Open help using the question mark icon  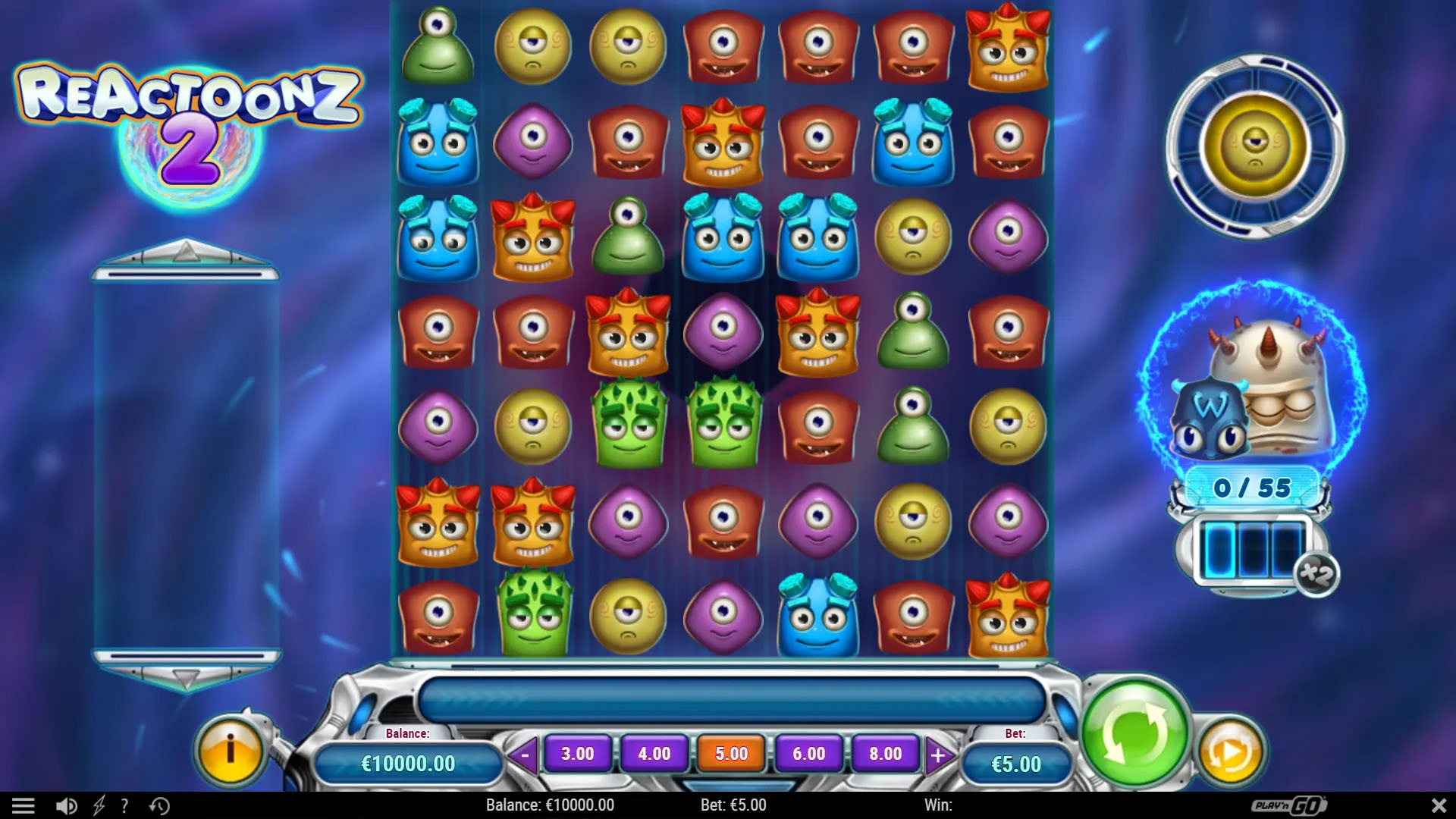pos(124,805)
